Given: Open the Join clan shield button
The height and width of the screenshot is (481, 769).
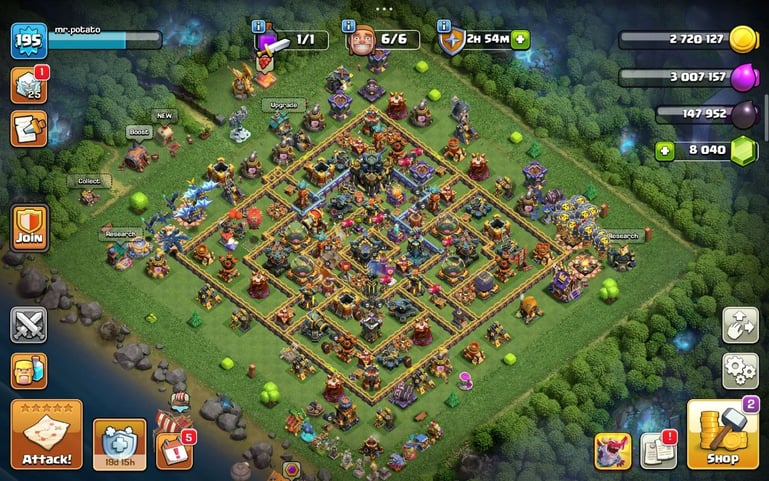Looking at the screenshot, I should coord(28,229).
